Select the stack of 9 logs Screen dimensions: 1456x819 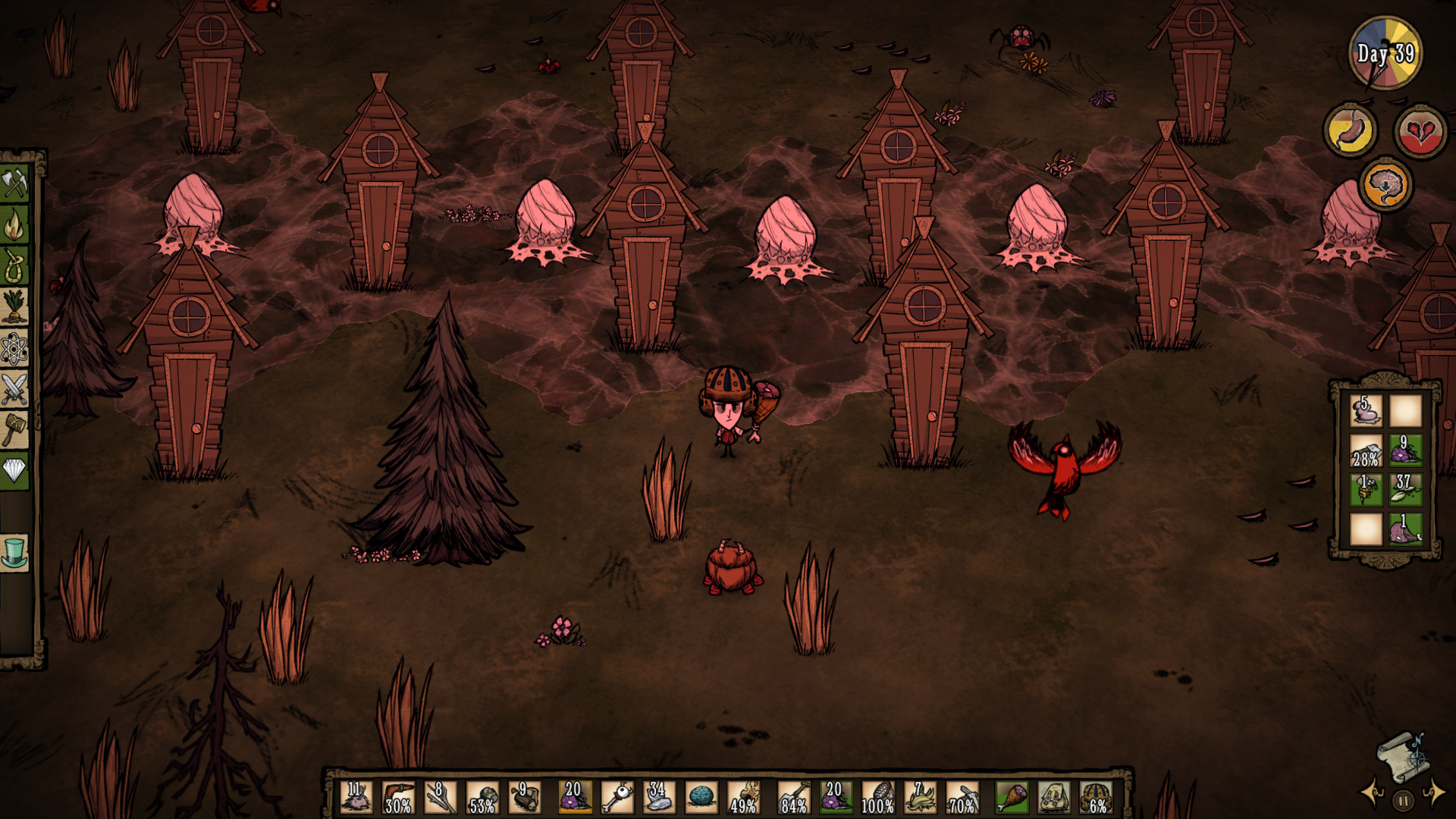[x=524, y=798]
